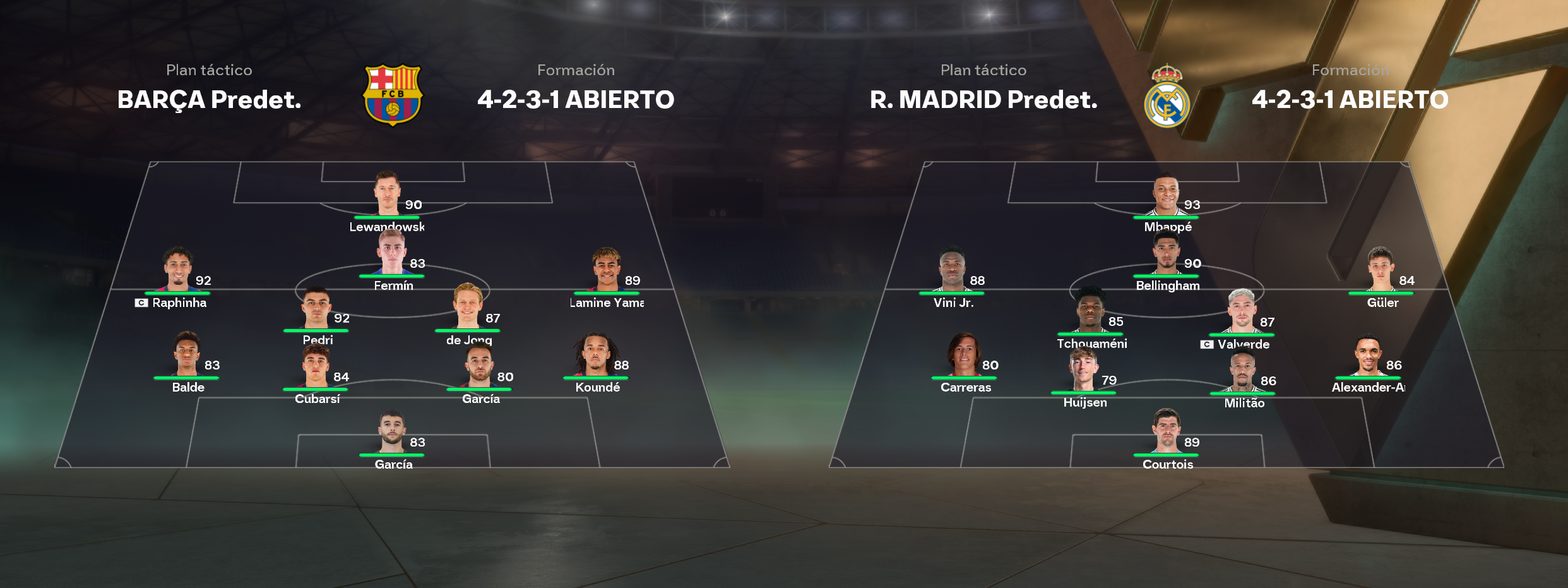Select Cubarsí's player card
This screenshot has height=588, width=1568.
tap(316, 367)
